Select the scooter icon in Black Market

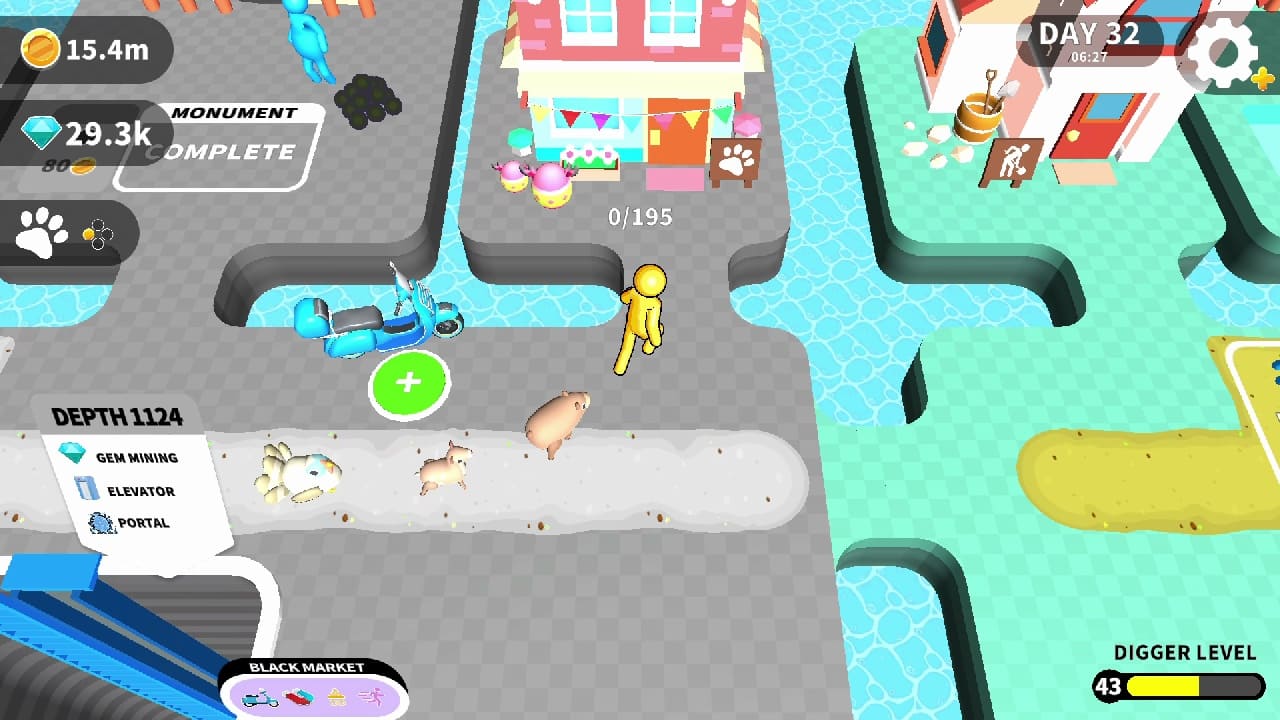click(260, 698)
